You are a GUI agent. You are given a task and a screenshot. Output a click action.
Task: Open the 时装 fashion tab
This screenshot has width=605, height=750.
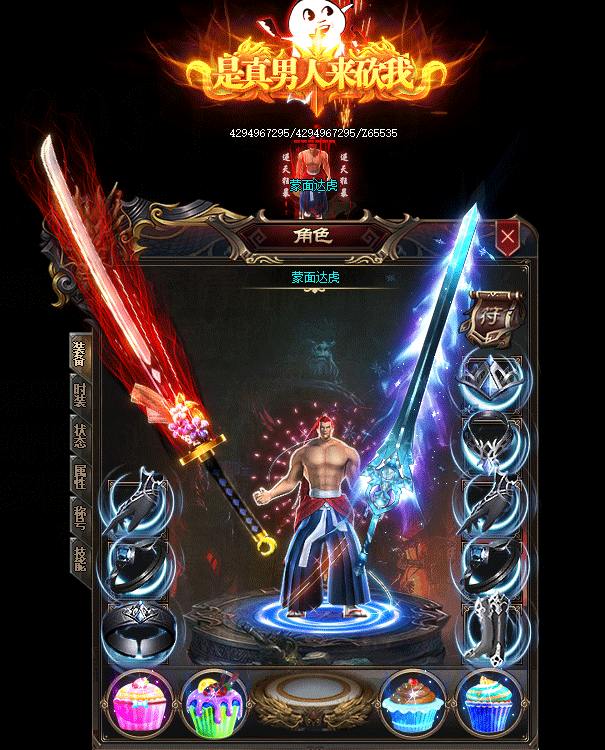click(80, 394)
